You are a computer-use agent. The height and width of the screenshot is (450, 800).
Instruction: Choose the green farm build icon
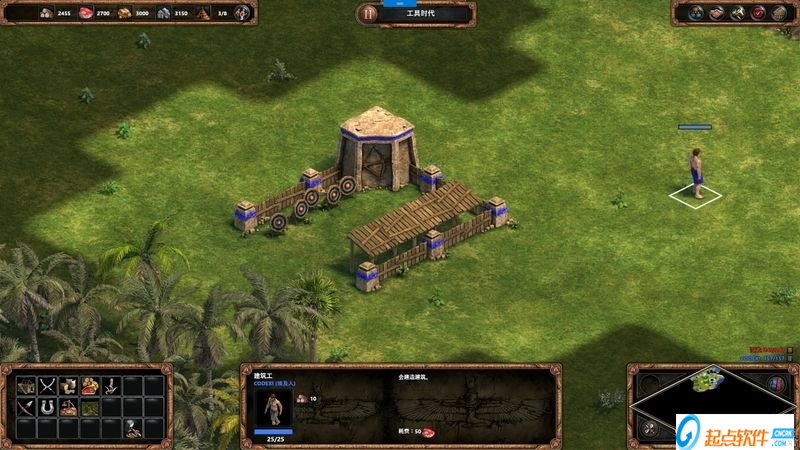click(x=90, y=407)
